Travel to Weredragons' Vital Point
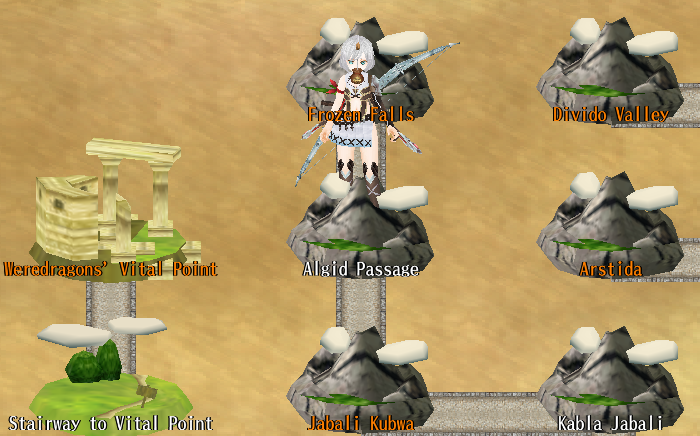This screenshot has width=700, height=436. (x=110, y=215)
